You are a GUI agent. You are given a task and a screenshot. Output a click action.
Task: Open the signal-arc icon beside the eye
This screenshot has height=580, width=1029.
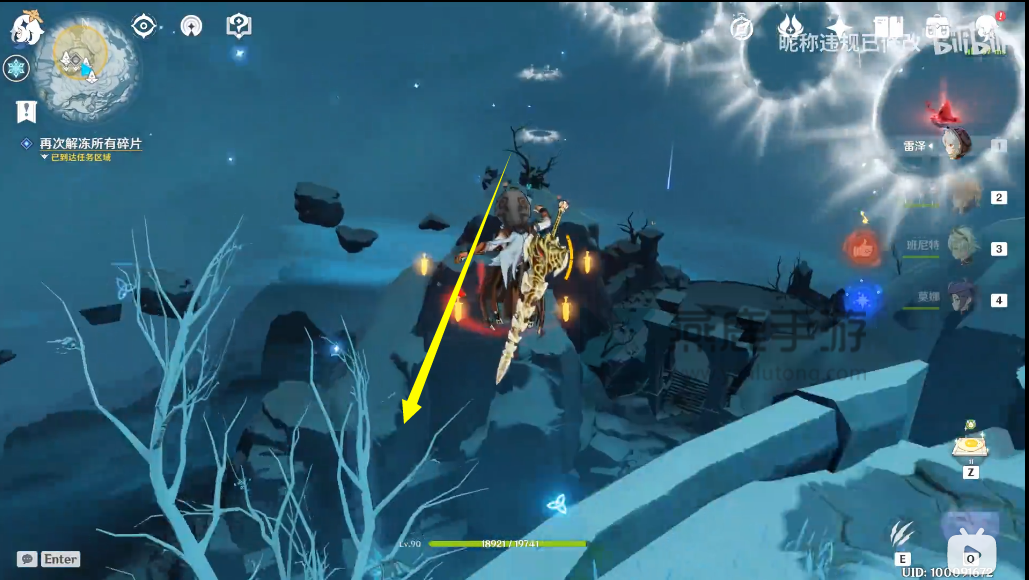click(191, 27)
